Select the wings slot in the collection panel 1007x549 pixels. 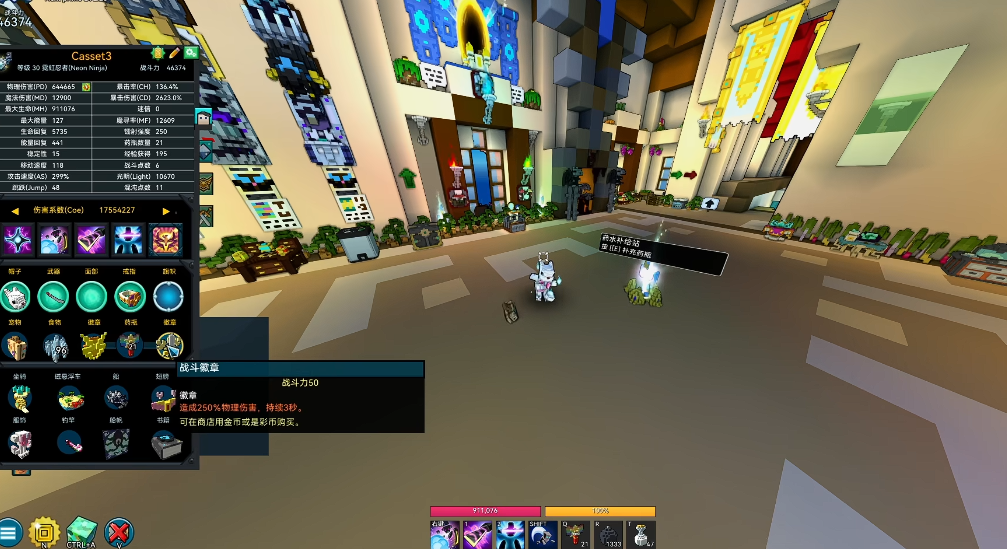[164, 397]
